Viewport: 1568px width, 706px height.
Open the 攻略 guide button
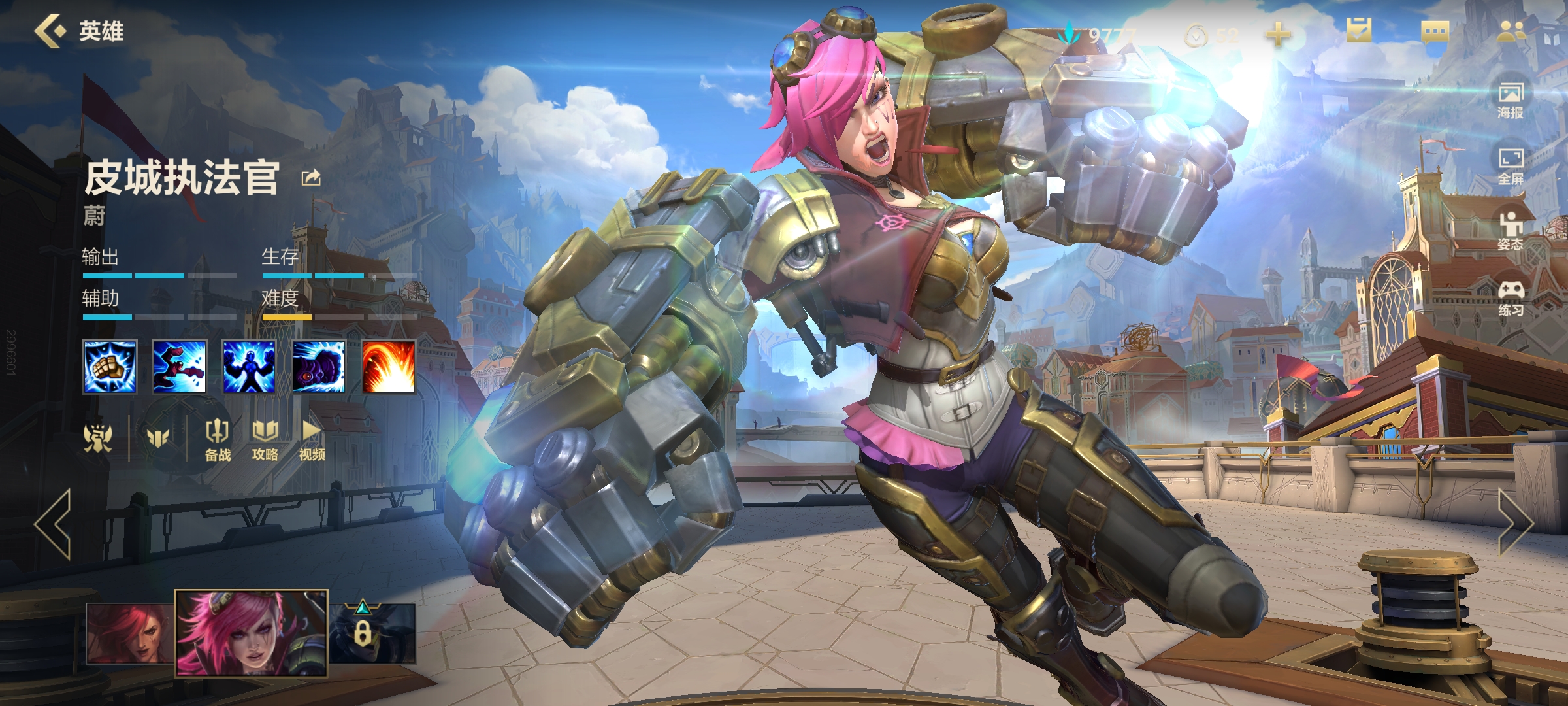pyautogui.click(x=265, y=440)
